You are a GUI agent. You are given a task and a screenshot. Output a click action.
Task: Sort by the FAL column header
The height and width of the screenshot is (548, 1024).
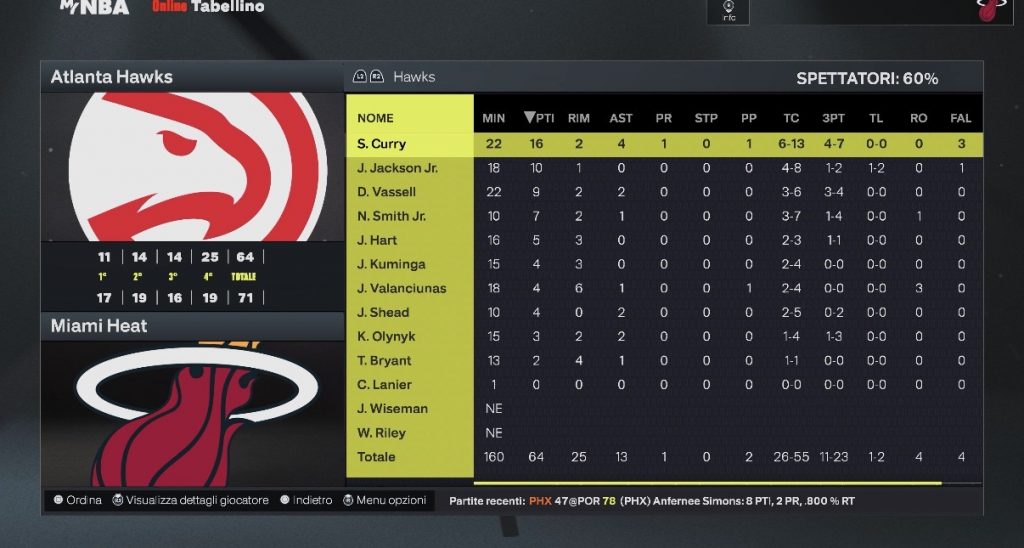pos(961,118)
